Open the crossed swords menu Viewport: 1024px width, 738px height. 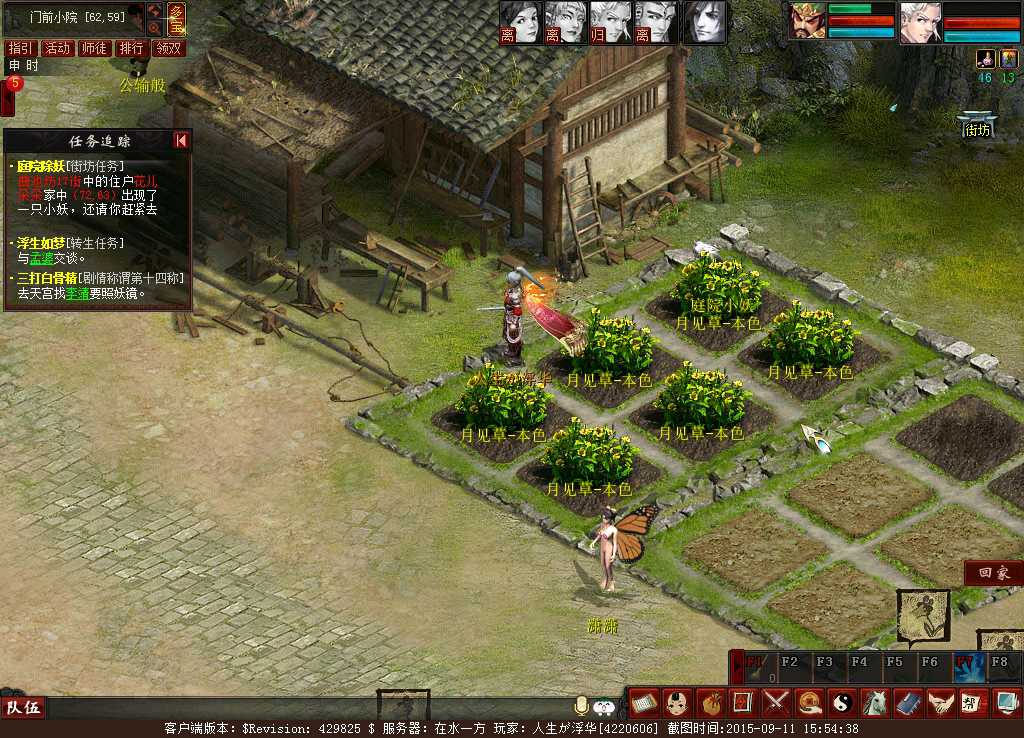777,702
